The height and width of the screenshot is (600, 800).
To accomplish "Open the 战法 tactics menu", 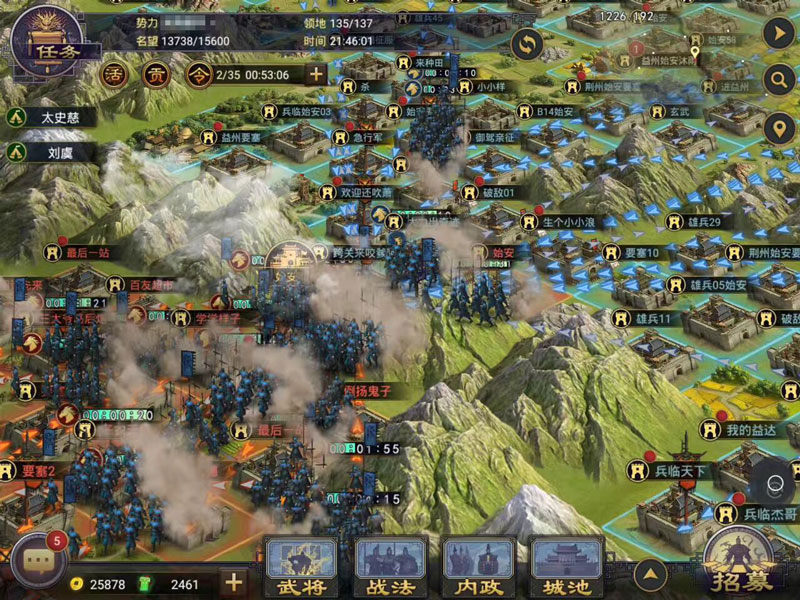I will click(x=391, y=568).
